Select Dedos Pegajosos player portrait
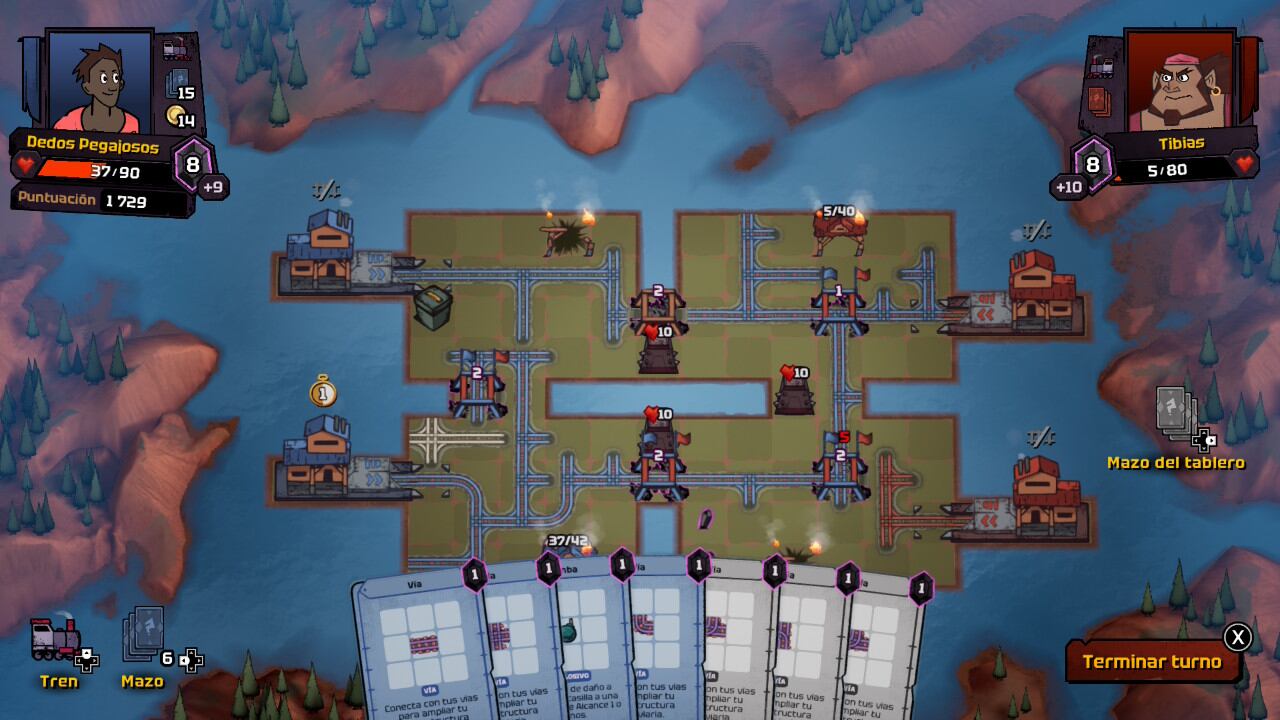 click(x=98, y=80)
